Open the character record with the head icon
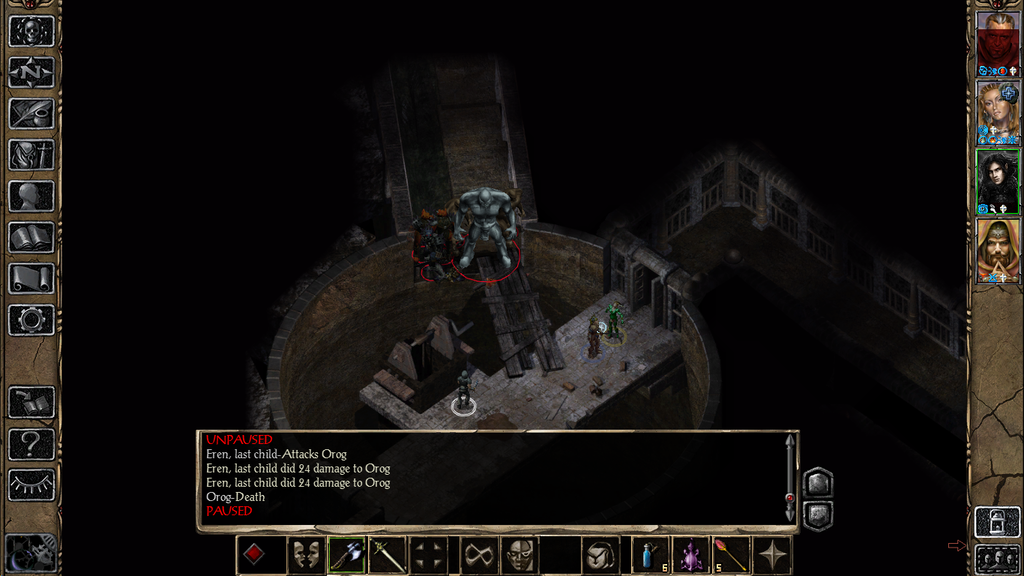 31,196
